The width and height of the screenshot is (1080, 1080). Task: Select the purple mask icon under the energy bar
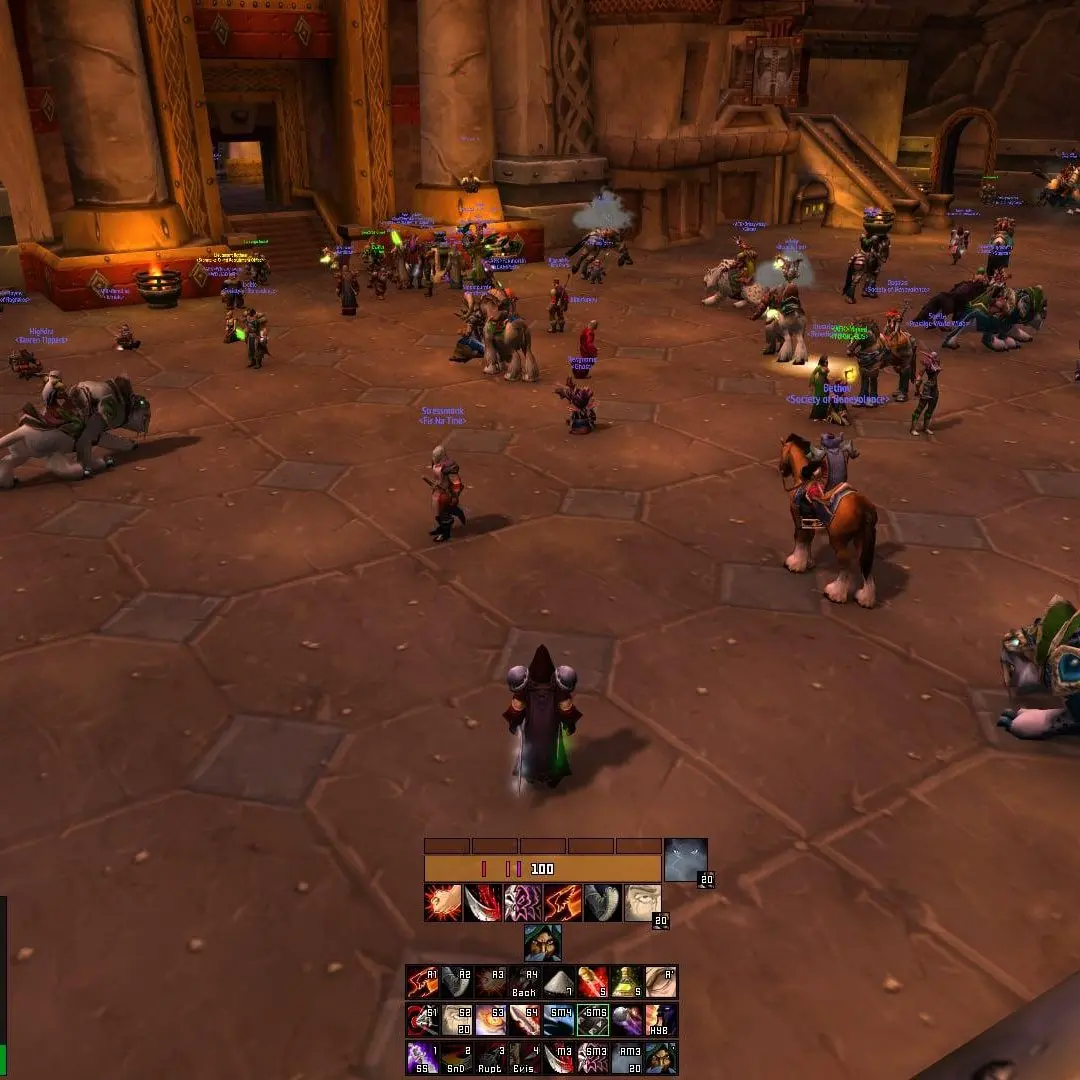click(522, 902)
